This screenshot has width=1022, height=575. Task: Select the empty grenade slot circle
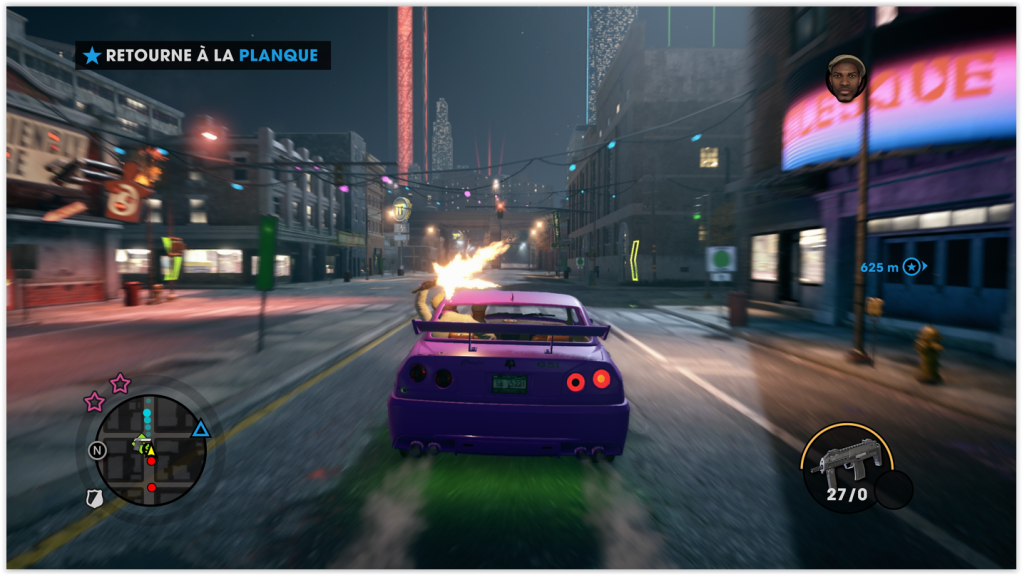pyautogui.click(x=893, y=489)
